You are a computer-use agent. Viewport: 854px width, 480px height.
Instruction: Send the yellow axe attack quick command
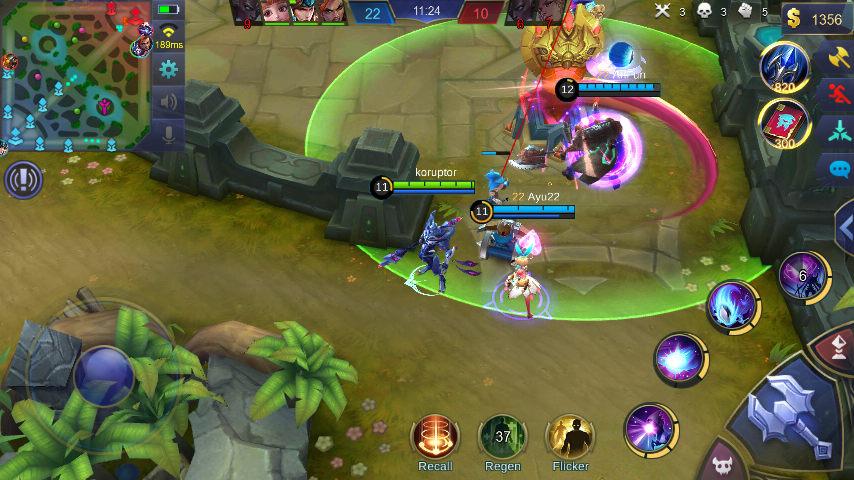pos(836,58)
